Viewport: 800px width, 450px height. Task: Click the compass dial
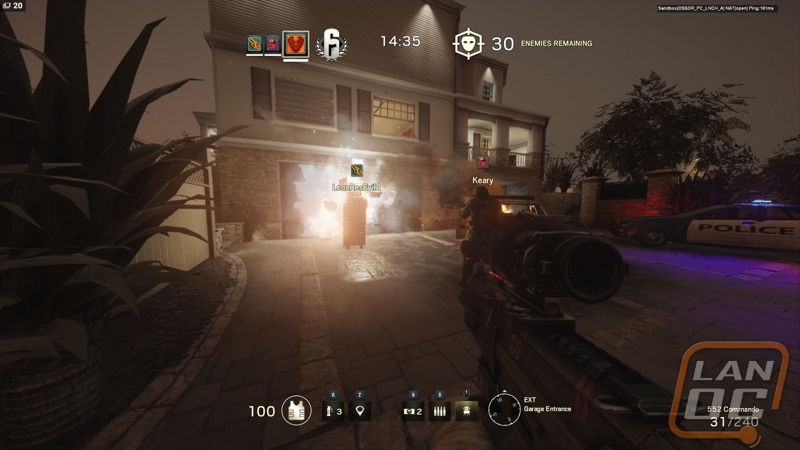(504, 409)
